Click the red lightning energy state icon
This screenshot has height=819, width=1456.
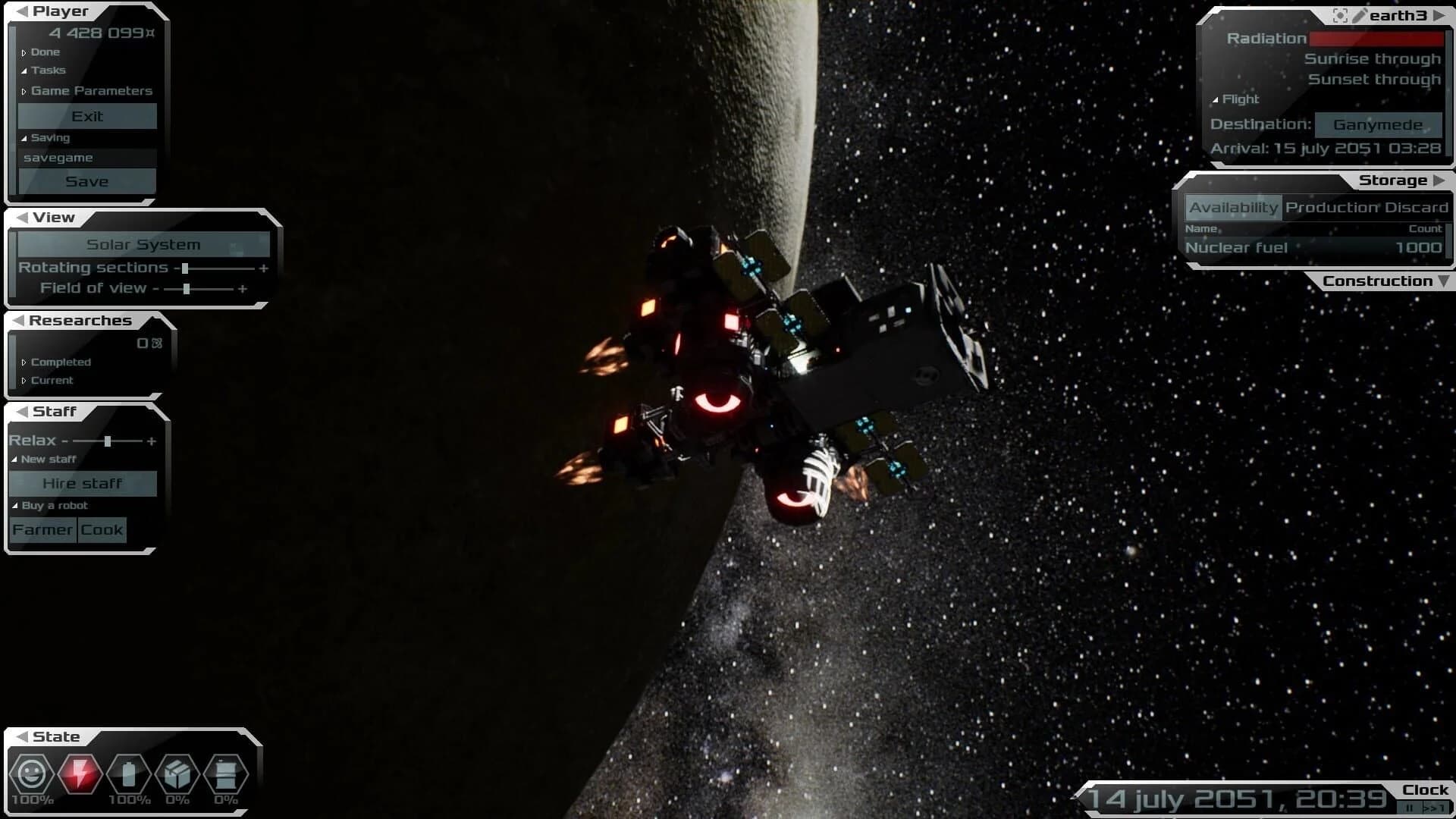pos(80,774)
